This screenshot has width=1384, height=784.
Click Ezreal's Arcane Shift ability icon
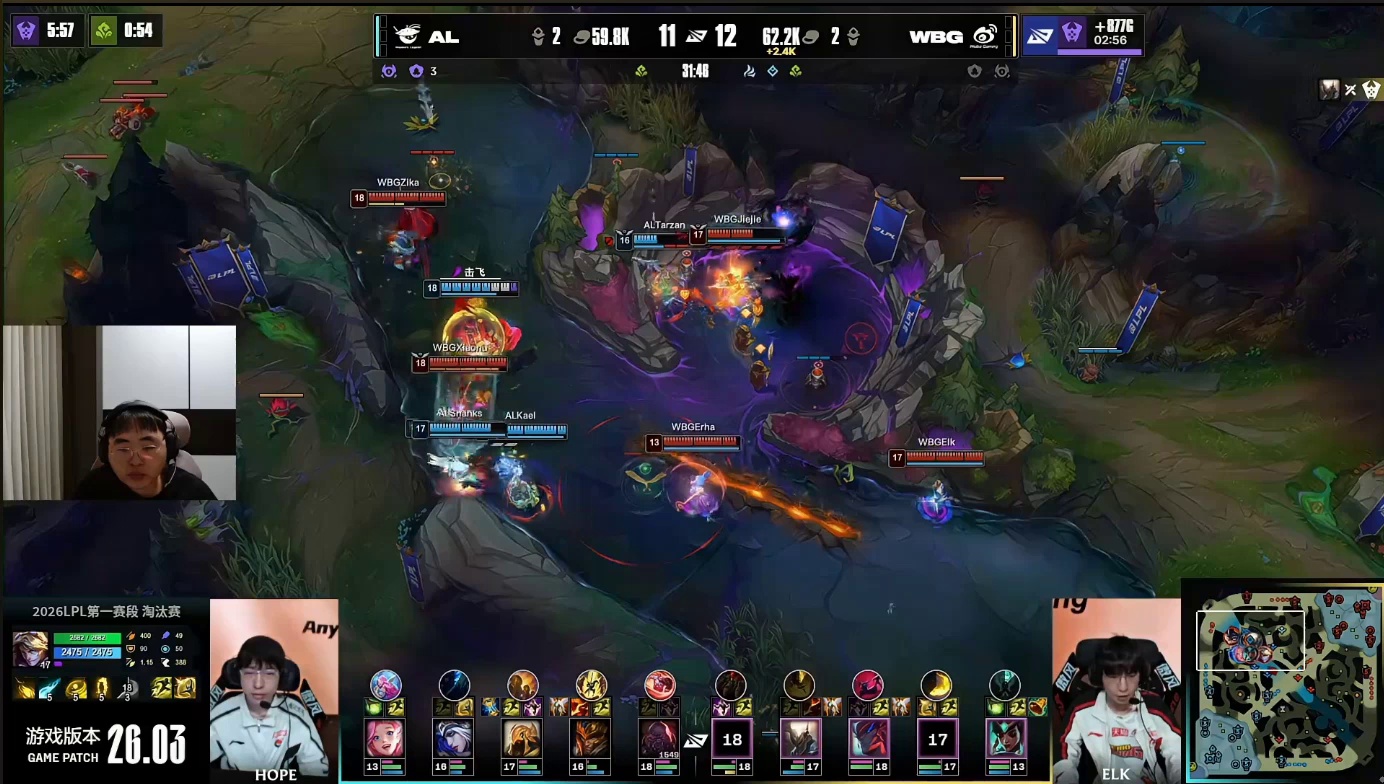101,688
